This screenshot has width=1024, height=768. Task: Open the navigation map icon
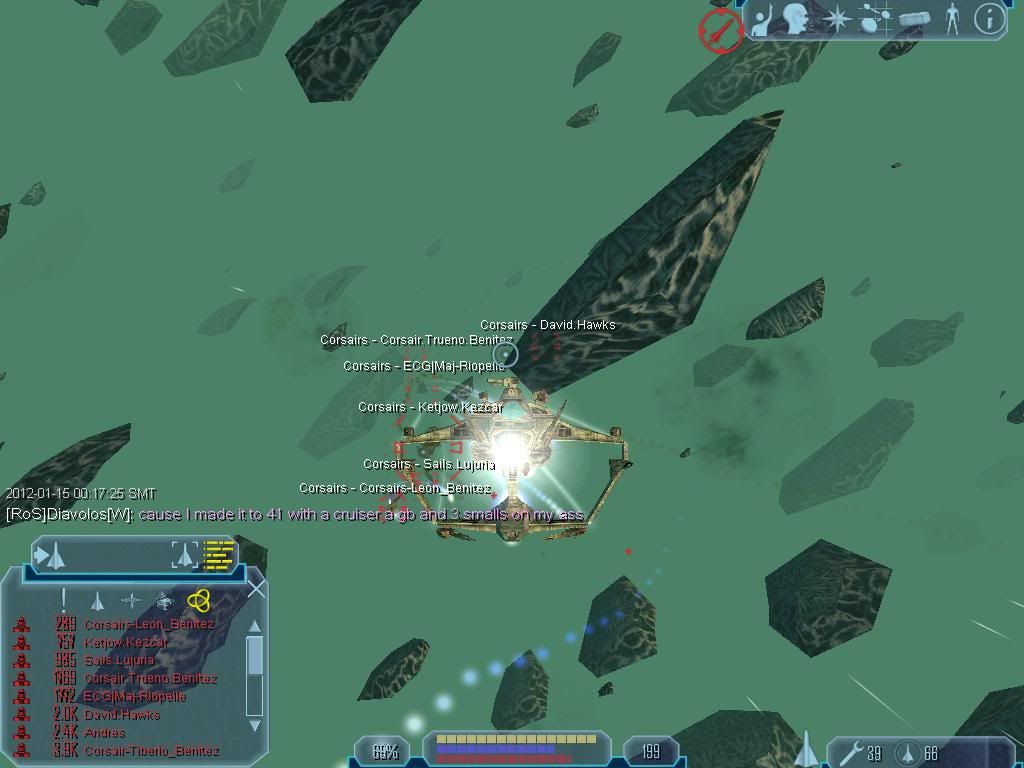tap(875, 19)
